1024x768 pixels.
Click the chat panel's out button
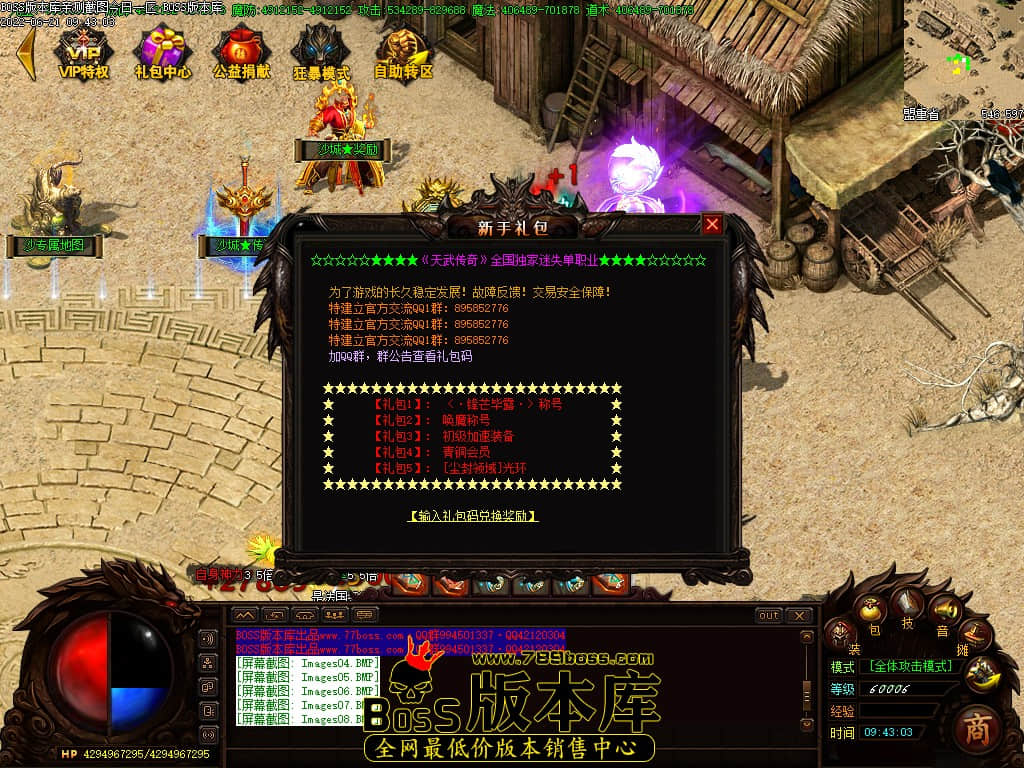pyautogui.click(x=768, y=615)
